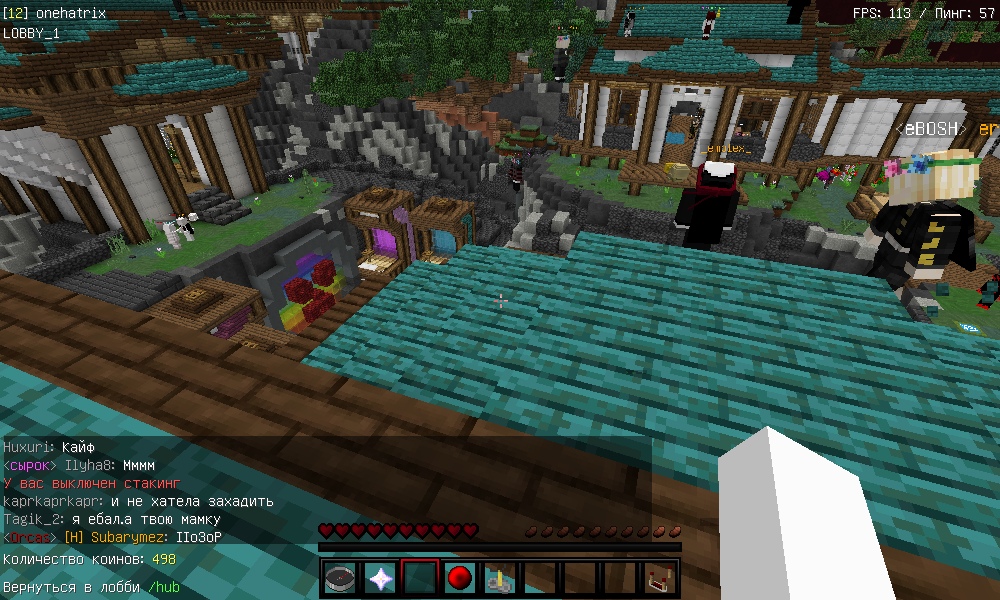Viewport: 1000px width, 600px height.
Task: Select the nether star hotbar slot
Action: (x=380, y=578)
